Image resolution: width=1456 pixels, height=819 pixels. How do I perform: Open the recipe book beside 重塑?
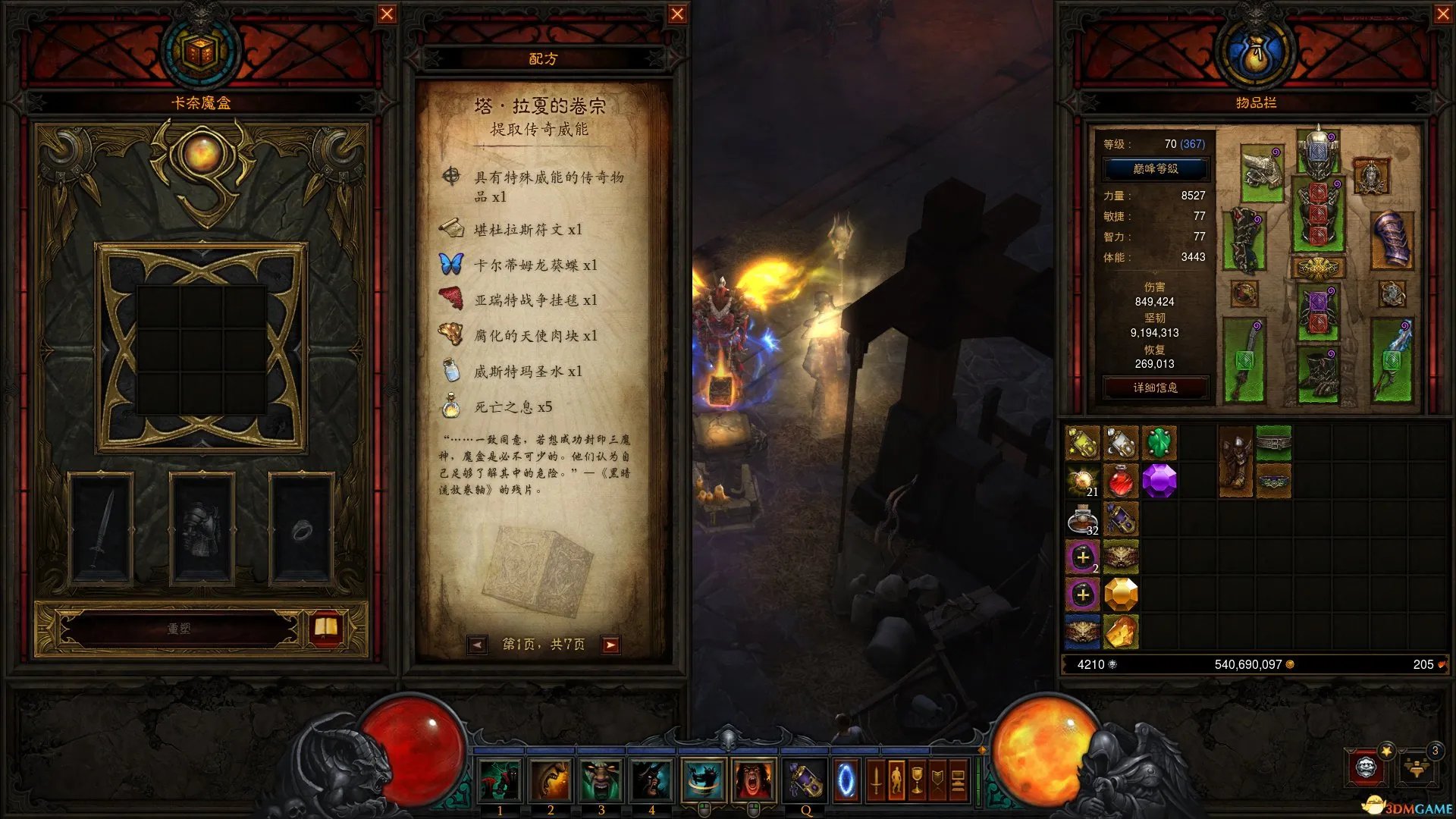coord(326,628)
